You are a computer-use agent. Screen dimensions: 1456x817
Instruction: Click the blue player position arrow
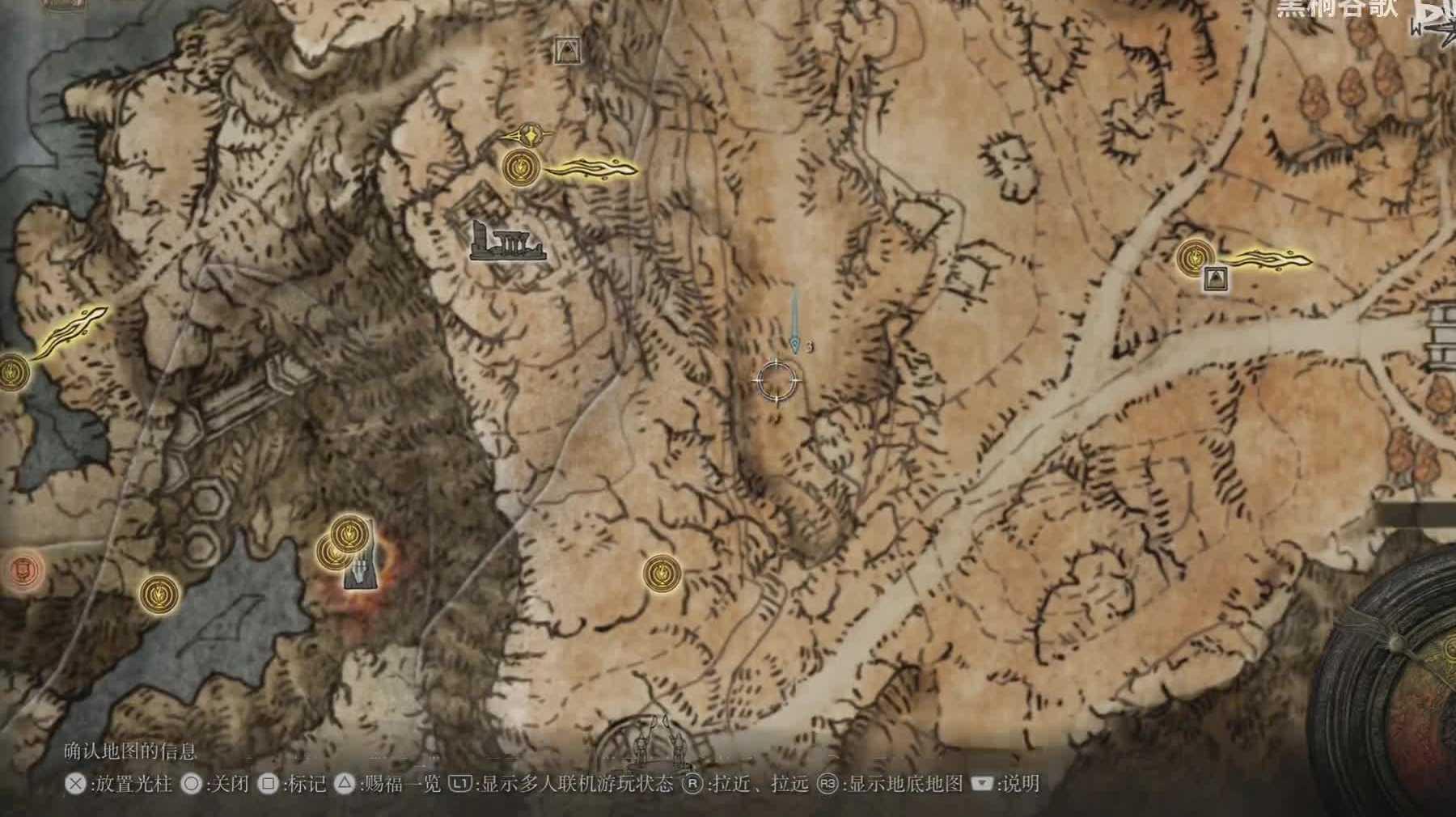pyautogui.click(x=797, y=344)
